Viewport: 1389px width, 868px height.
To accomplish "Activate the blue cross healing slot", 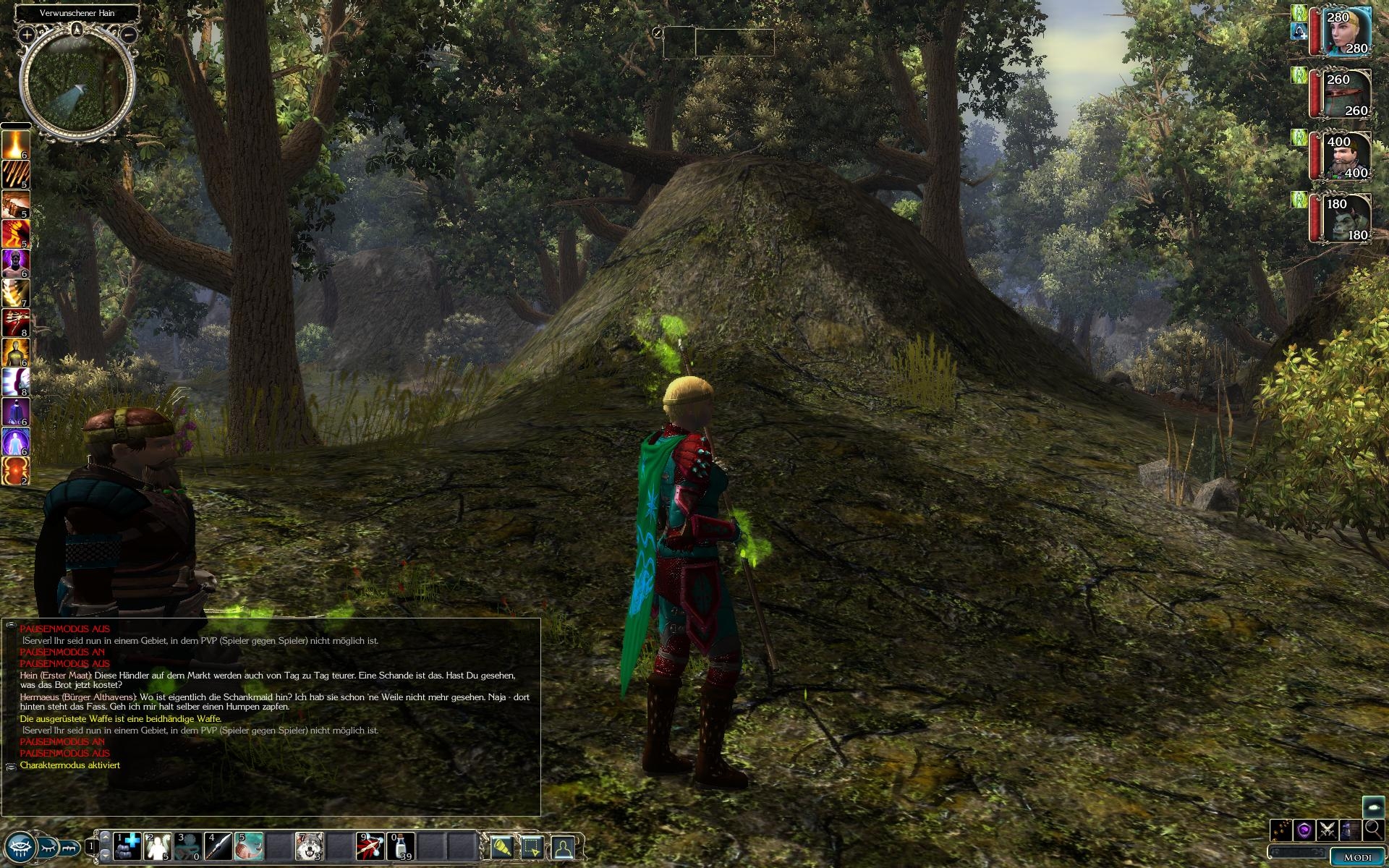I will [128, 846].
